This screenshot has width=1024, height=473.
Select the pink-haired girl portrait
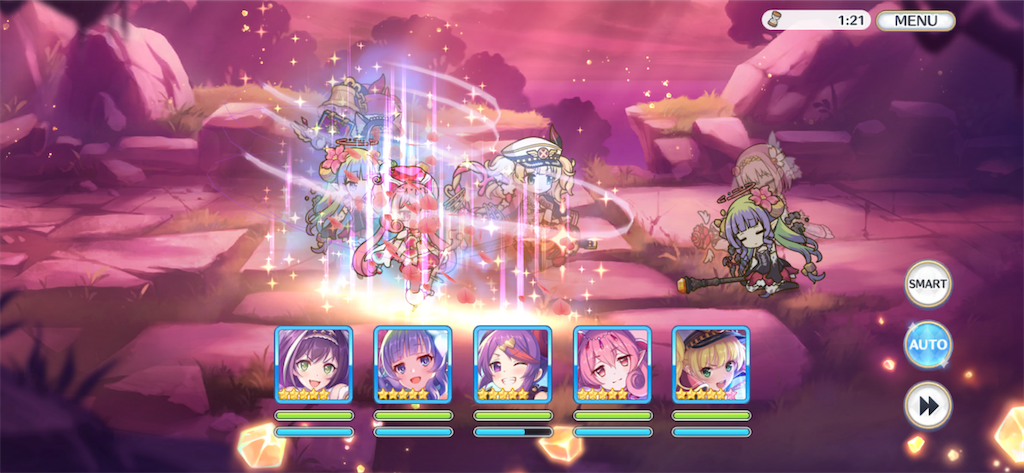pos(612,364)
